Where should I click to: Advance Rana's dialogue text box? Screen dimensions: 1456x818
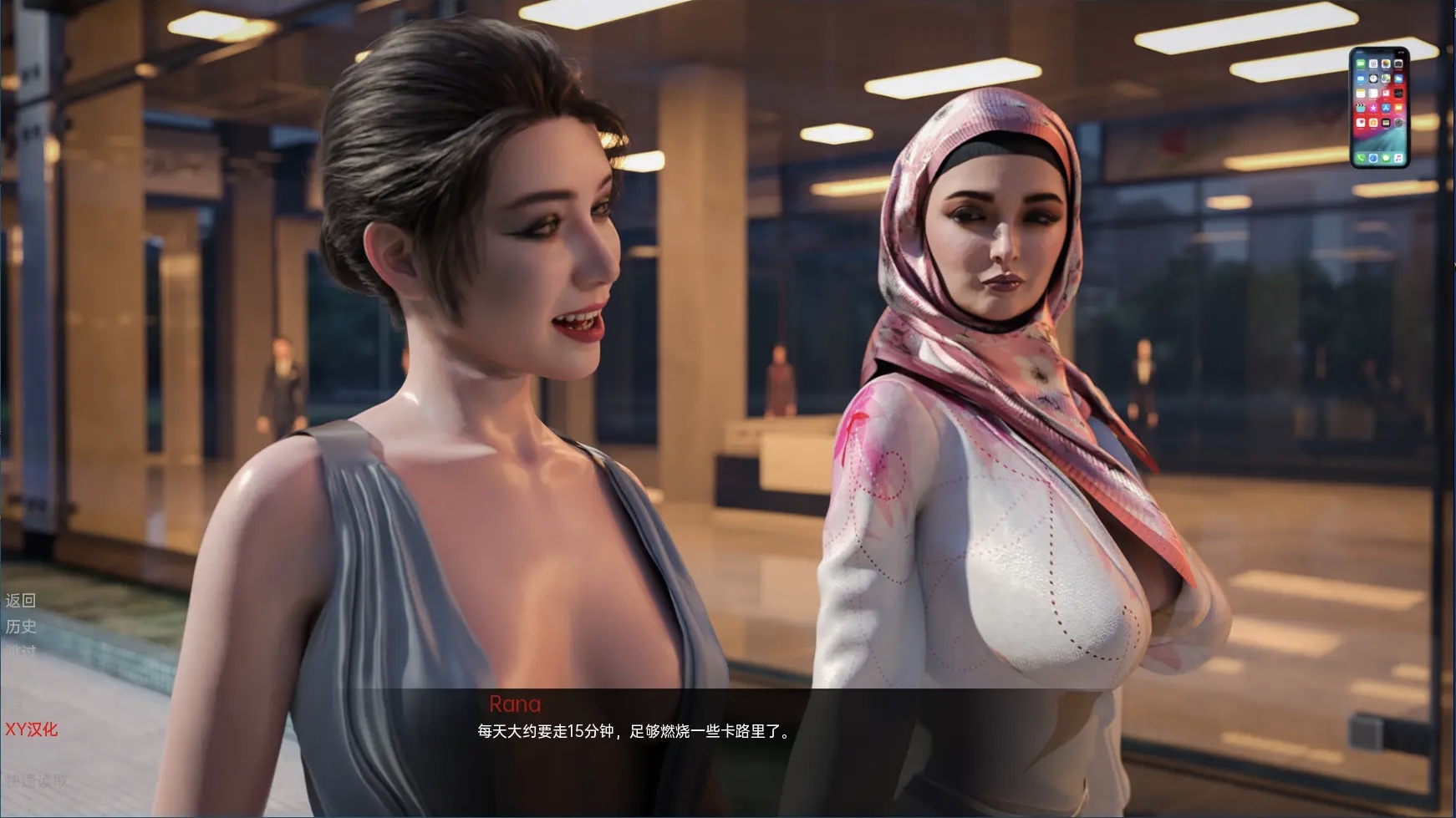point(635,732)
